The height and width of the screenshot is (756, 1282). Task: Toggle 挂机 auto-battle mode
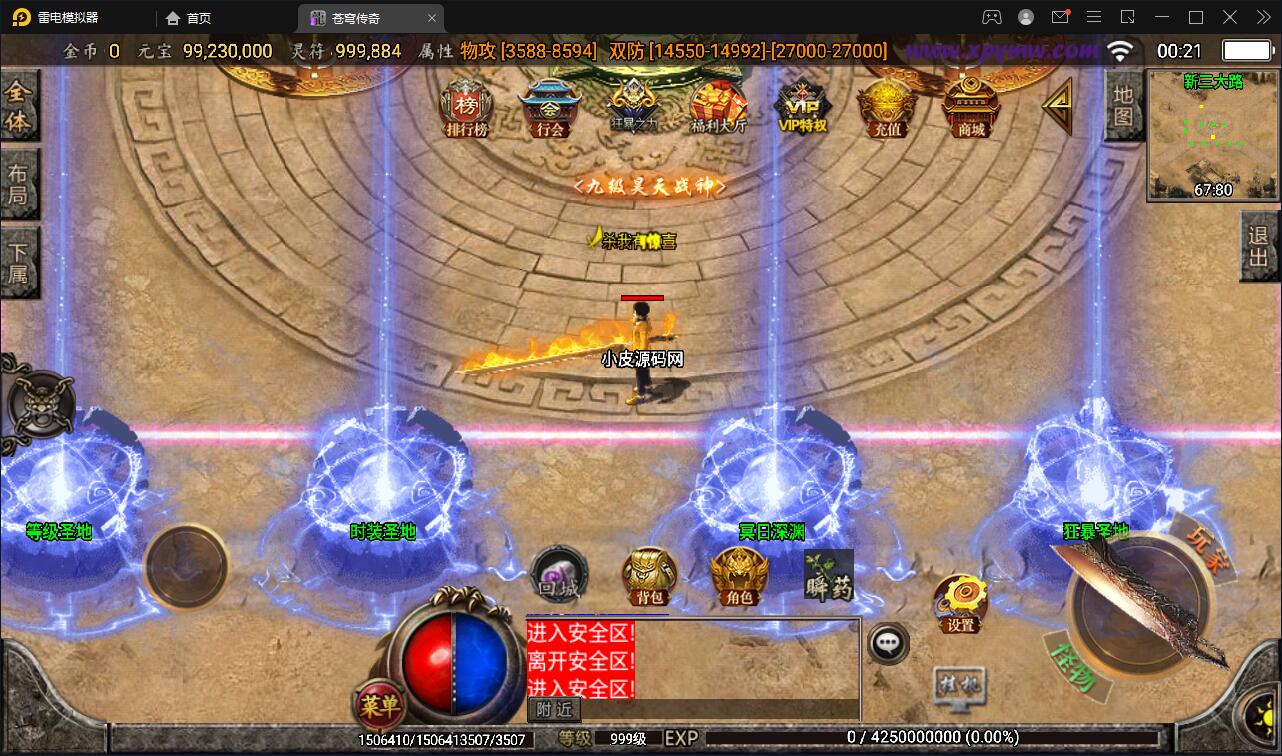click(959, 686)
